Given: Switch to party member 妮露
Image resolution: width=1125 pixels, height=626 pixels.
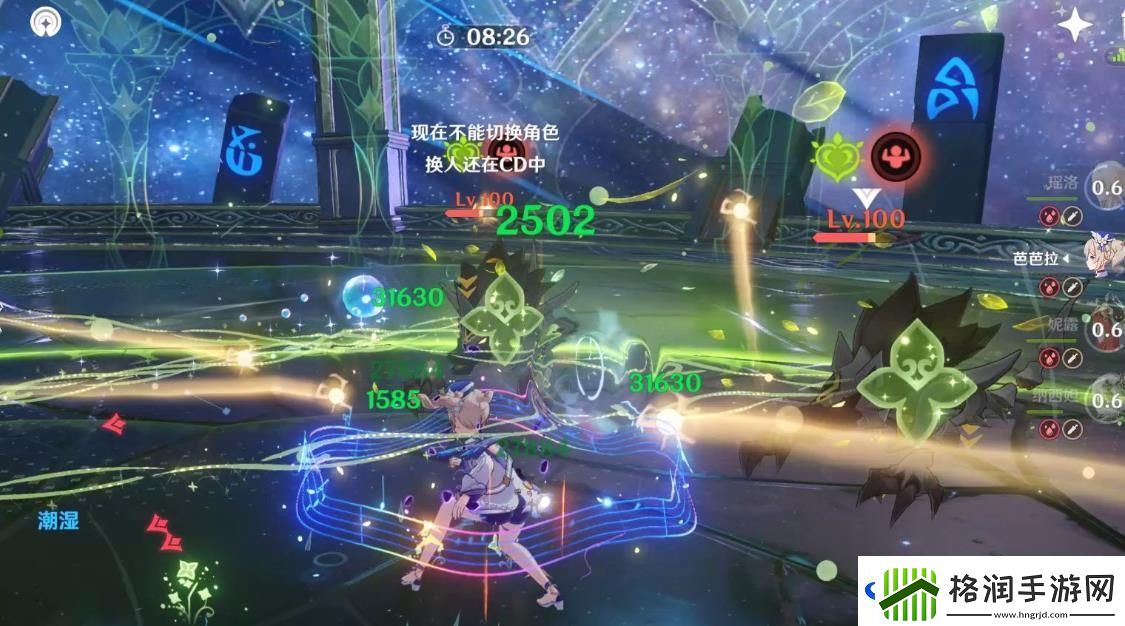Looking at the screenshot, I should tap(1104, 327).
